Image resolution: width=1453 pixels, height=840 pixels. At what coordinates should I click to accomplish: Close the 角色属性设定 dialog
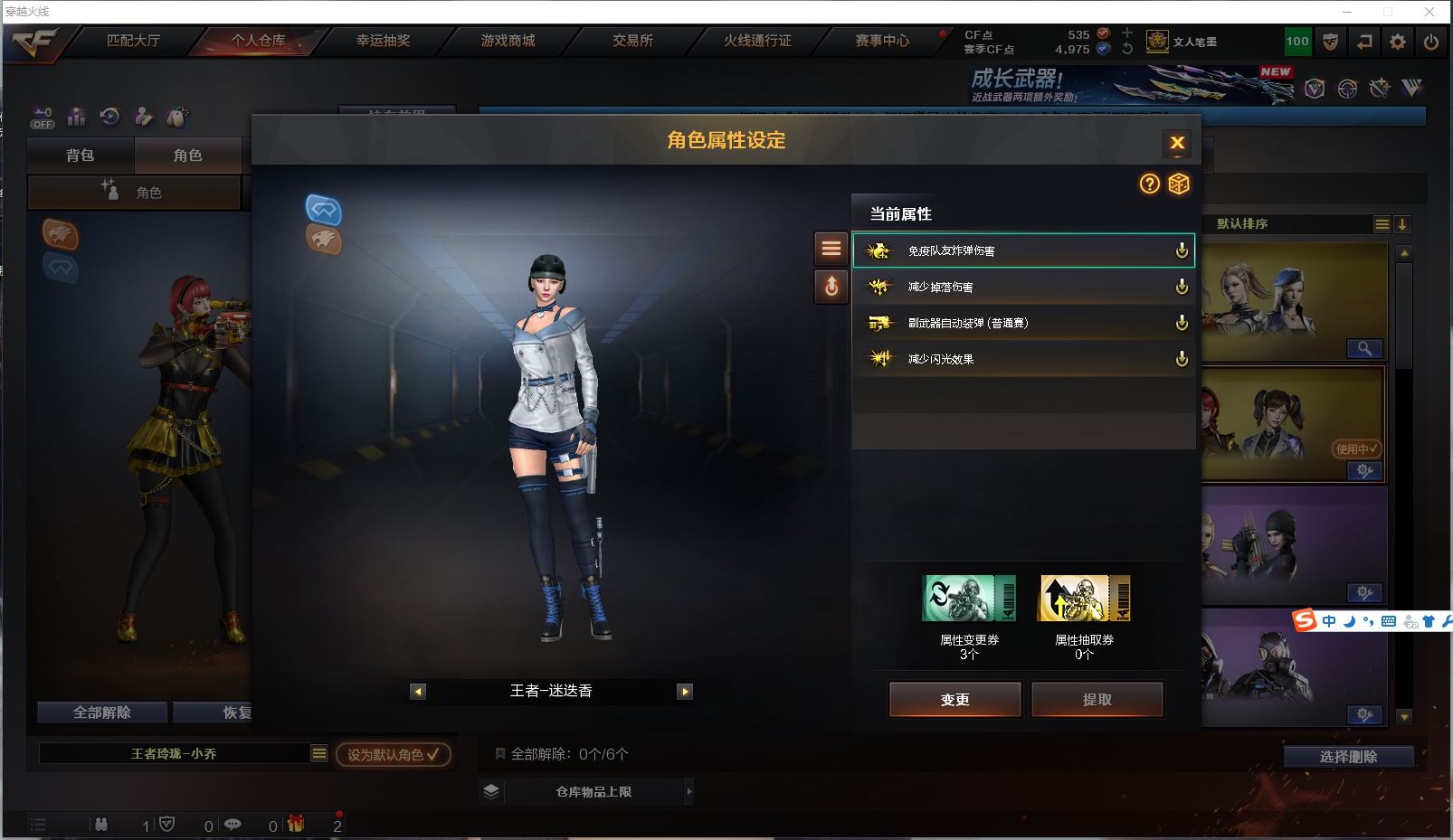click(x=1177, y=143)
